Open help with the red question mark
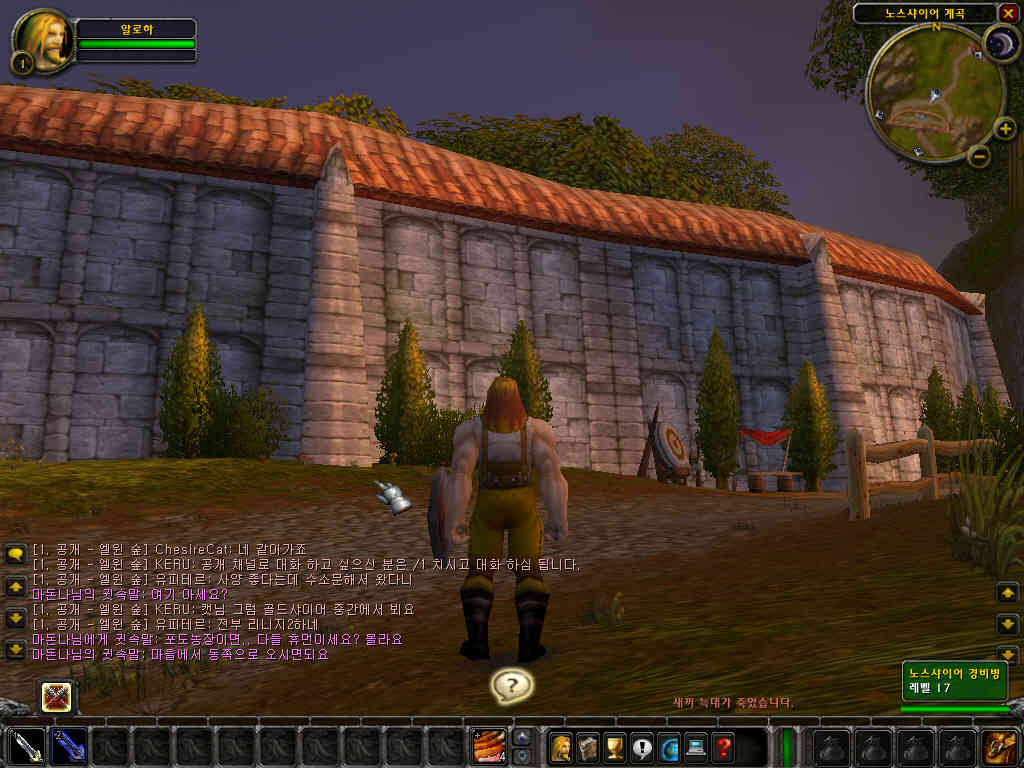 (723, 746)
